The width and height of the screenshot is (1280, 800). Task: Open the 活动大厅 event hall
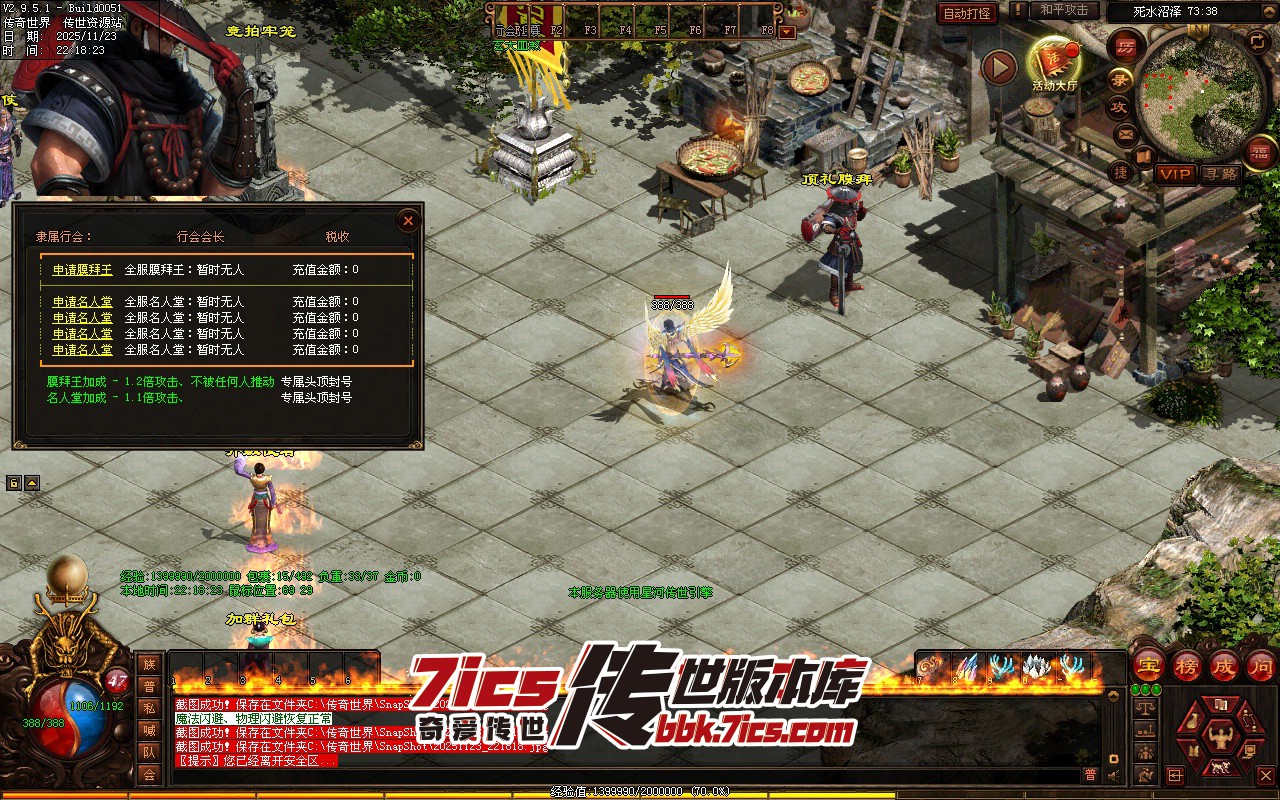pos(1054,60)
